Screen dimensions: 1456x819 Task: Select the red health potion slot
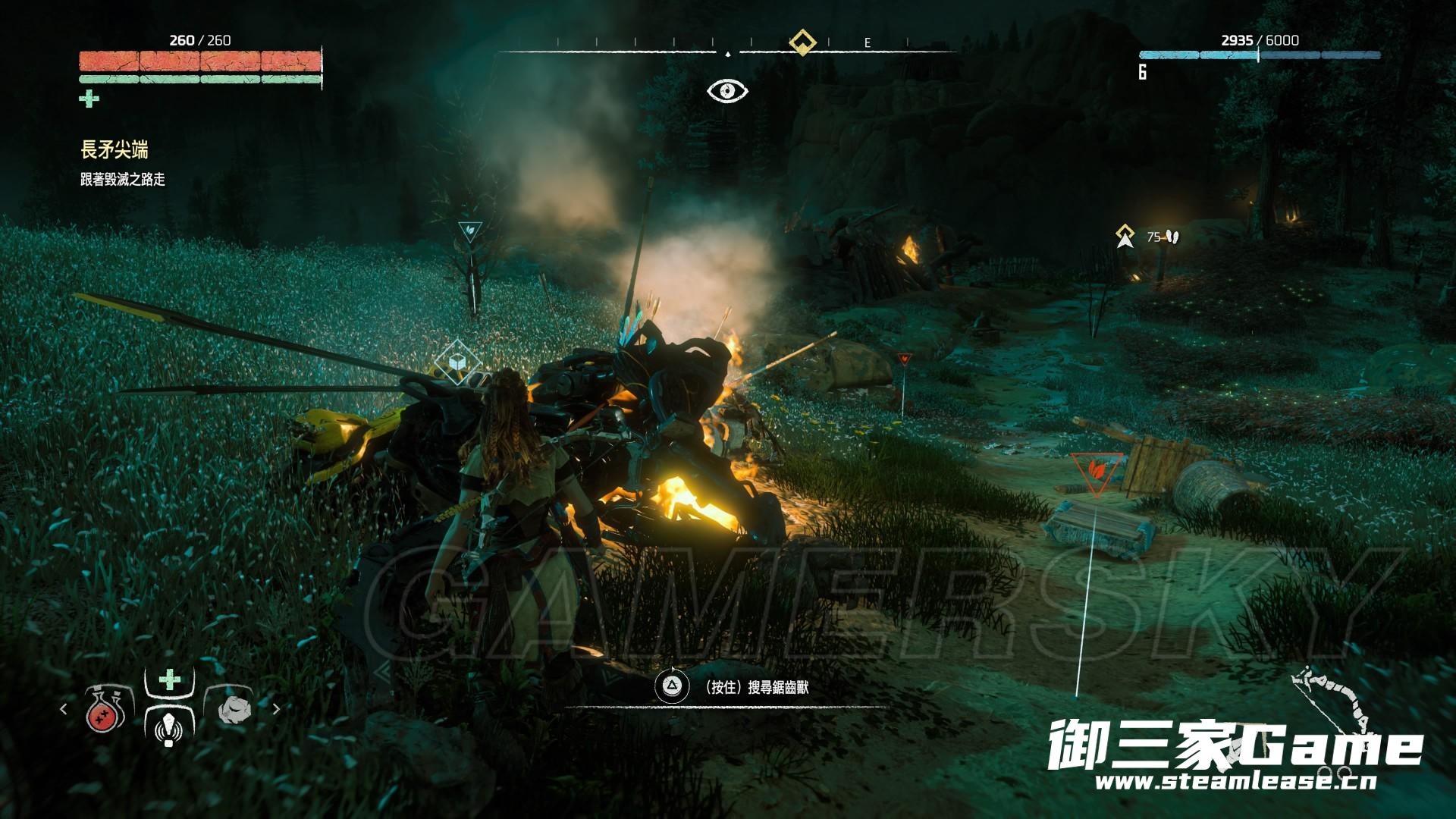click(105, 711)
